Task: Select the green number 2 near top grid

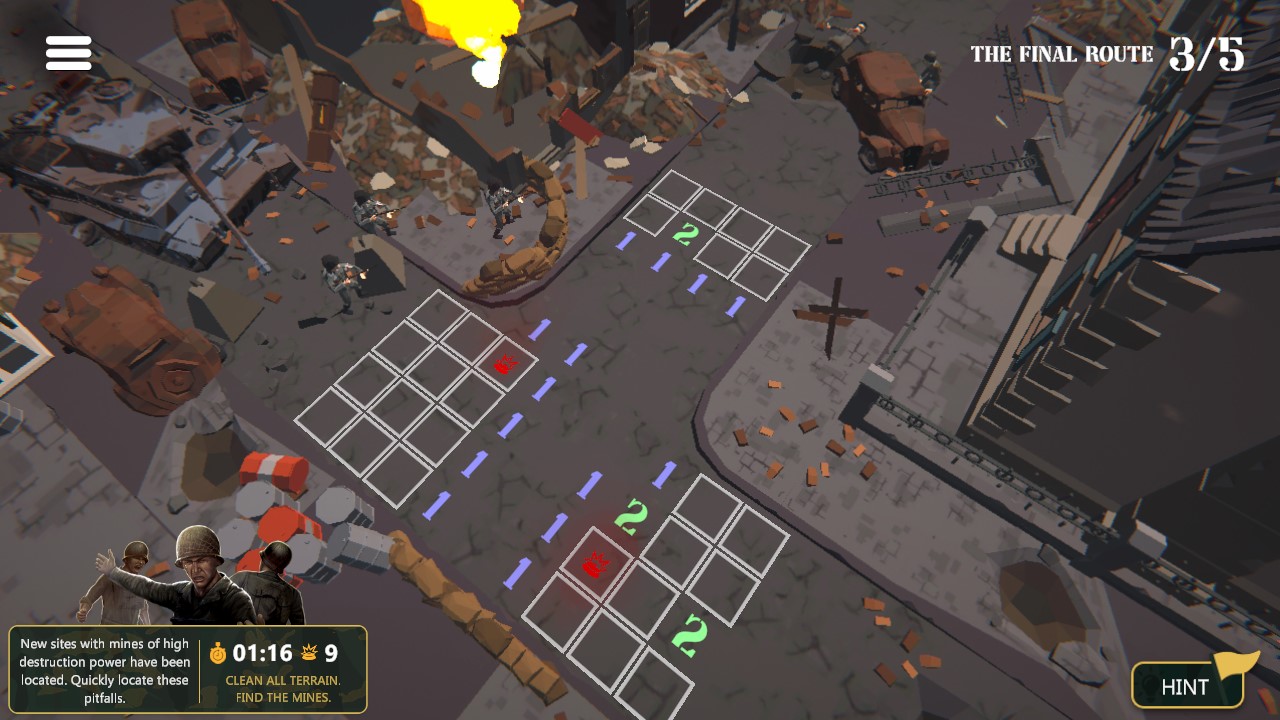Action: click(x=686, y=235)
